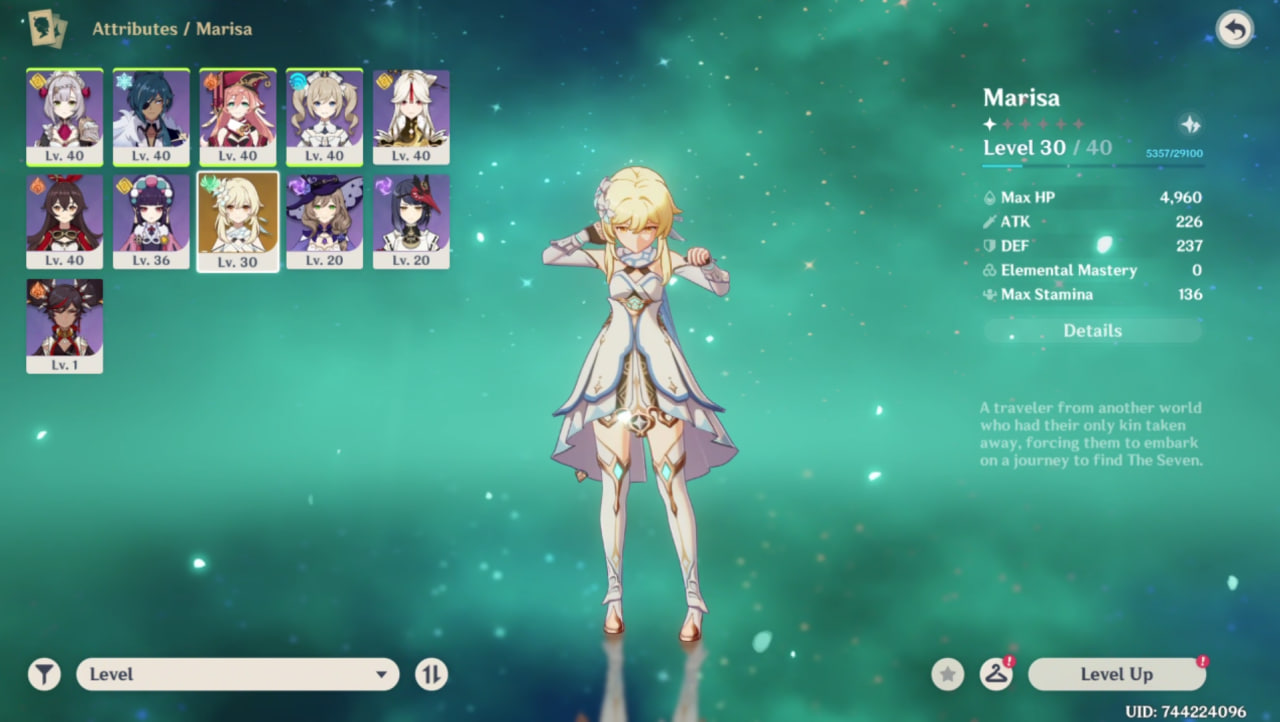This screenshot has height=722, width=1280.
Task: Select the Lv. 30 Traveler portrait
Action: coord(238,221)
